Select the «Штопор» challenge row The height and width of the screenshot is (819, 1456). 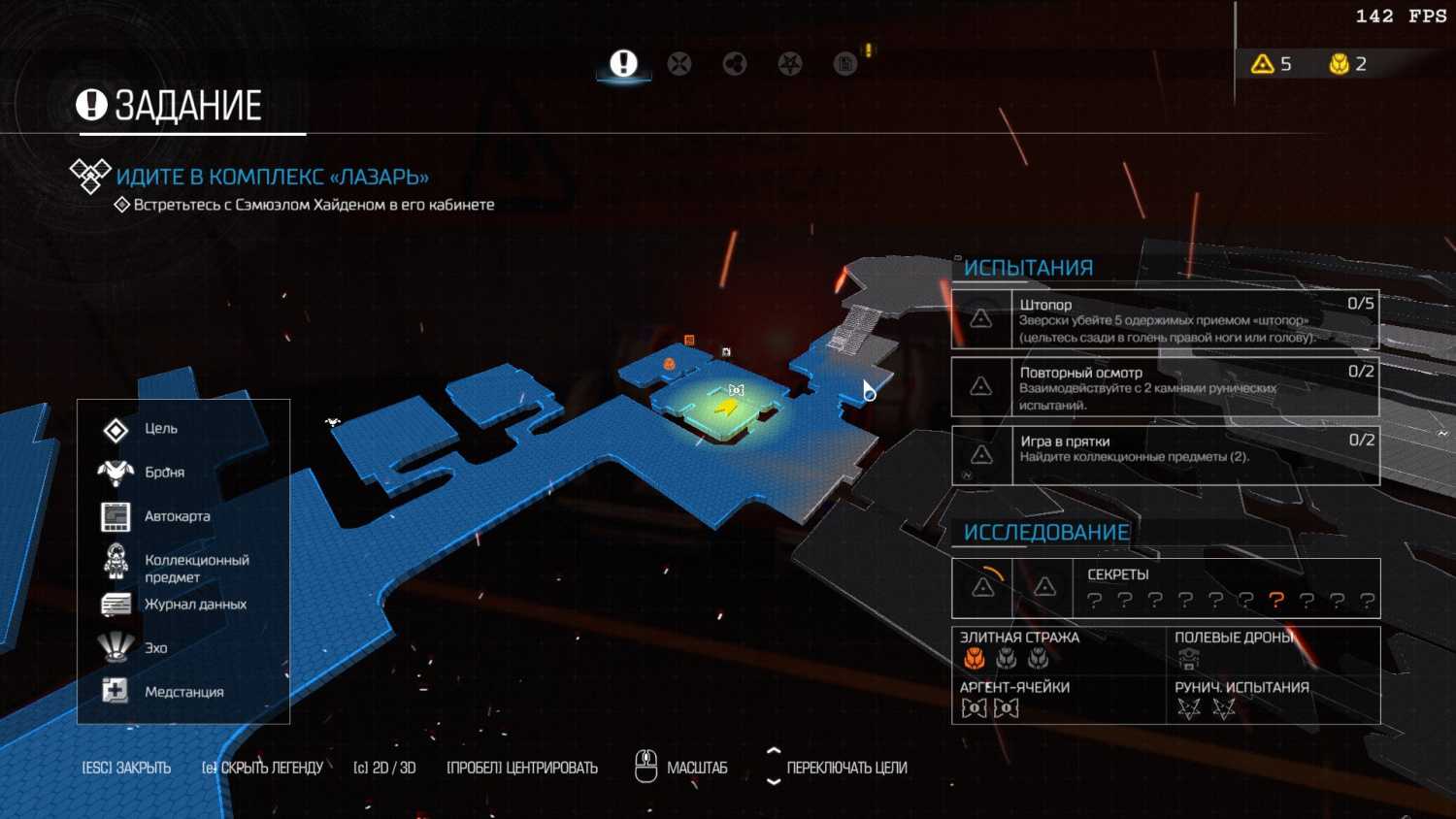1165,319
